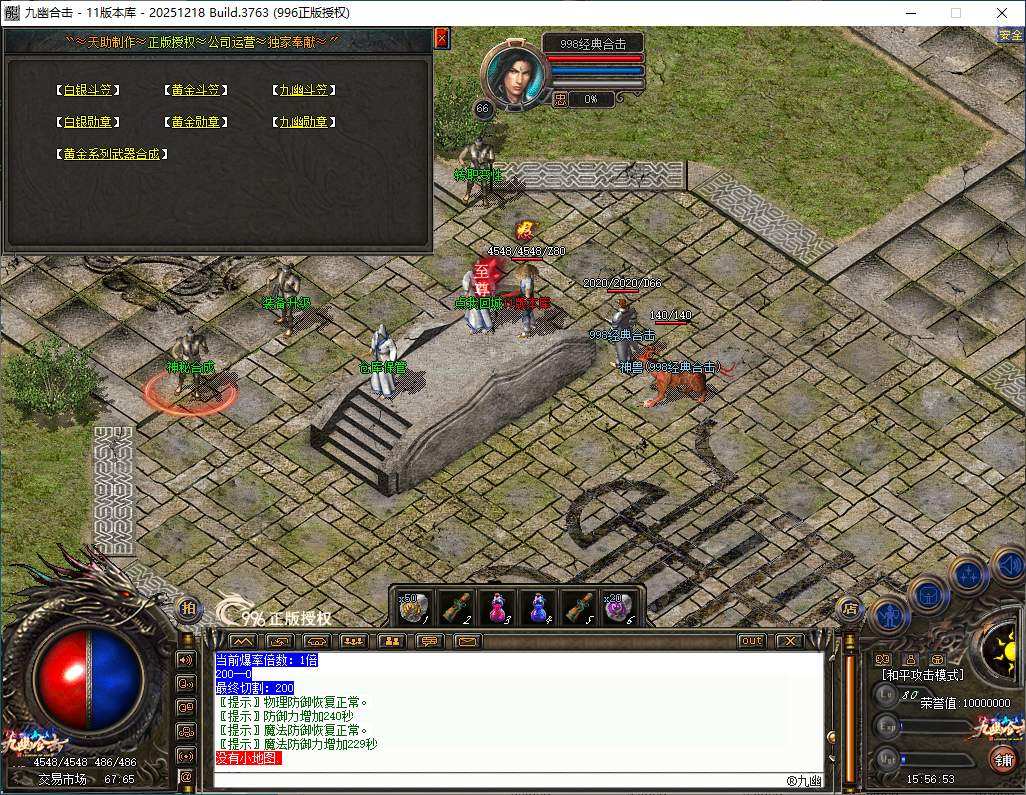1026x795 pixels.
Task: Close the NPC synthesis dialog panel
Action: (442, 38)
